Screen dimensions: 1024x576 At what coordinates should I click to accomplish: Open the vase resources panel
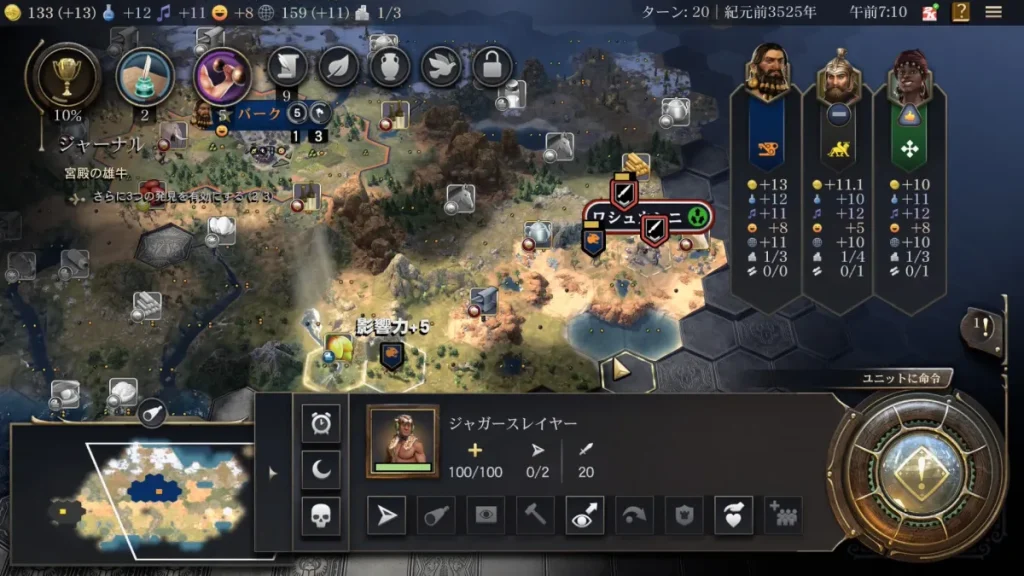[x=390, y=67]
